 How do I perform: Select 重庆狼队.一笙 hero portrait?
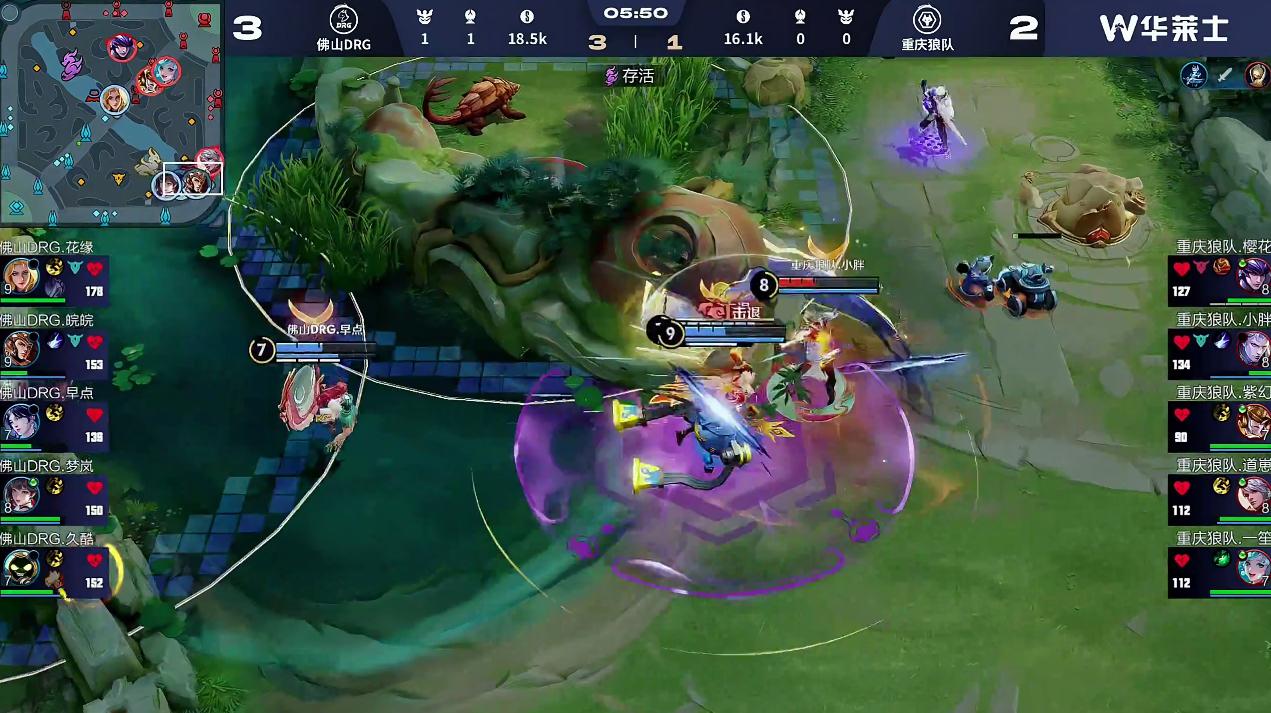point(1253,568)
